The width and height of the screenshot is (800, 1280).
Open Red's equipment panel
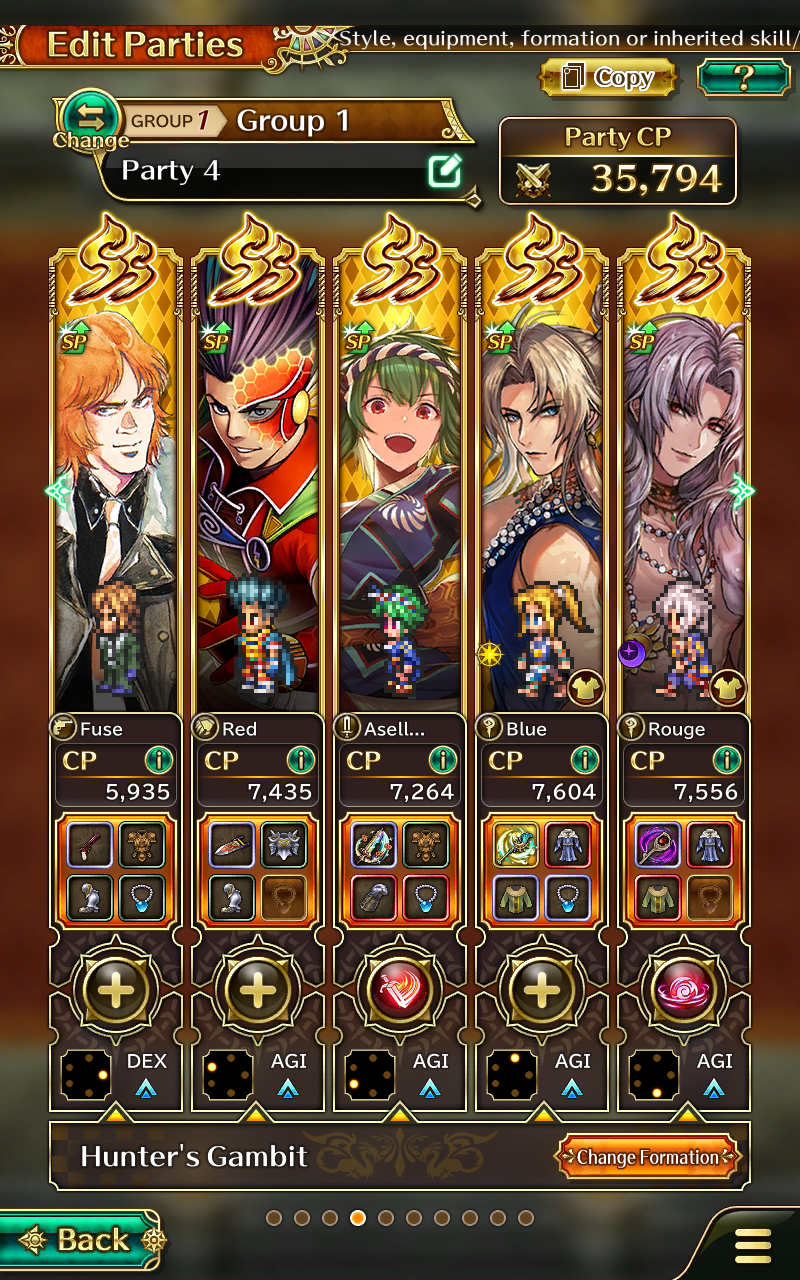click(258, 871)
